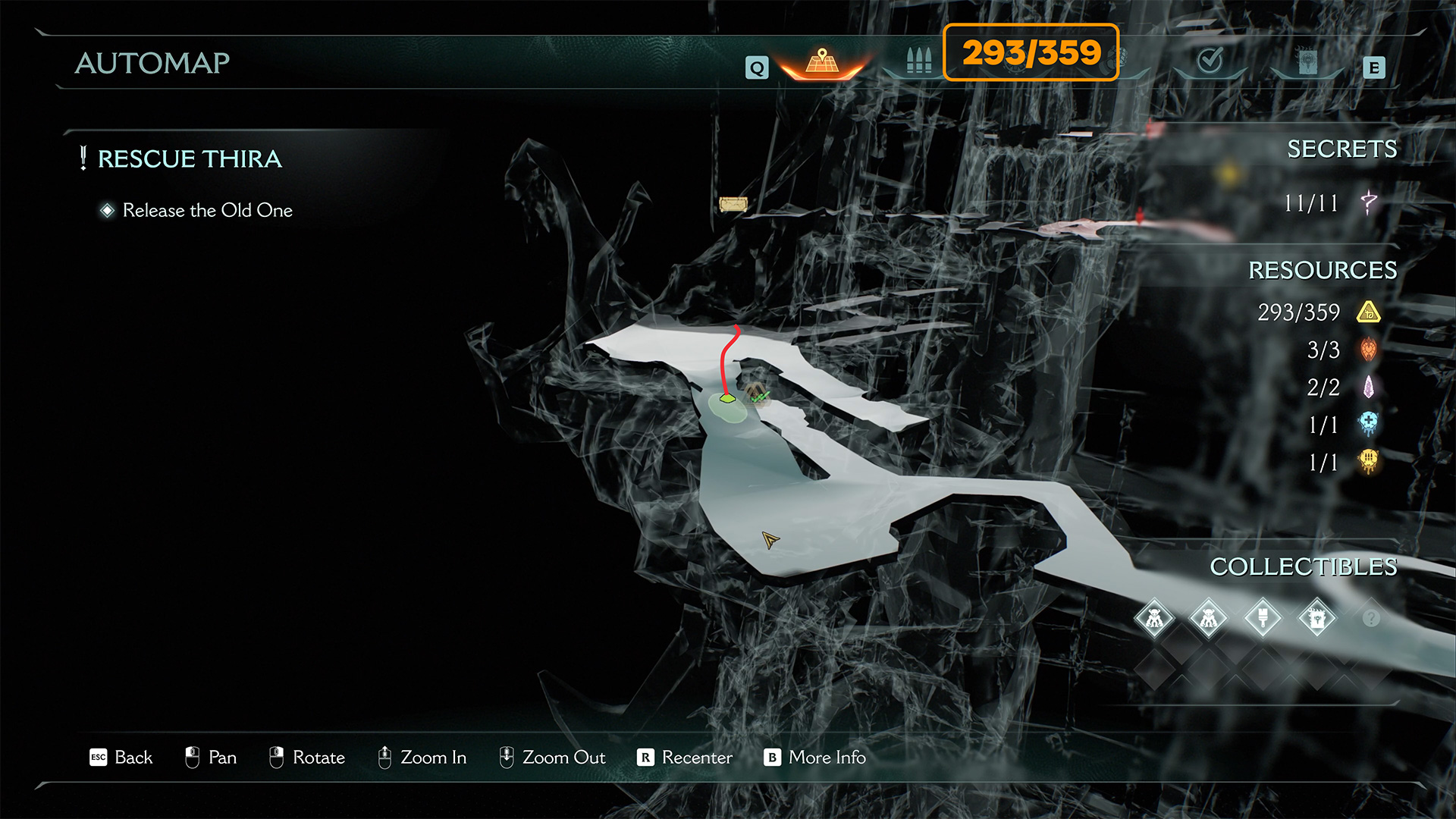Show More Info for the map

click(x=815, y=758)
